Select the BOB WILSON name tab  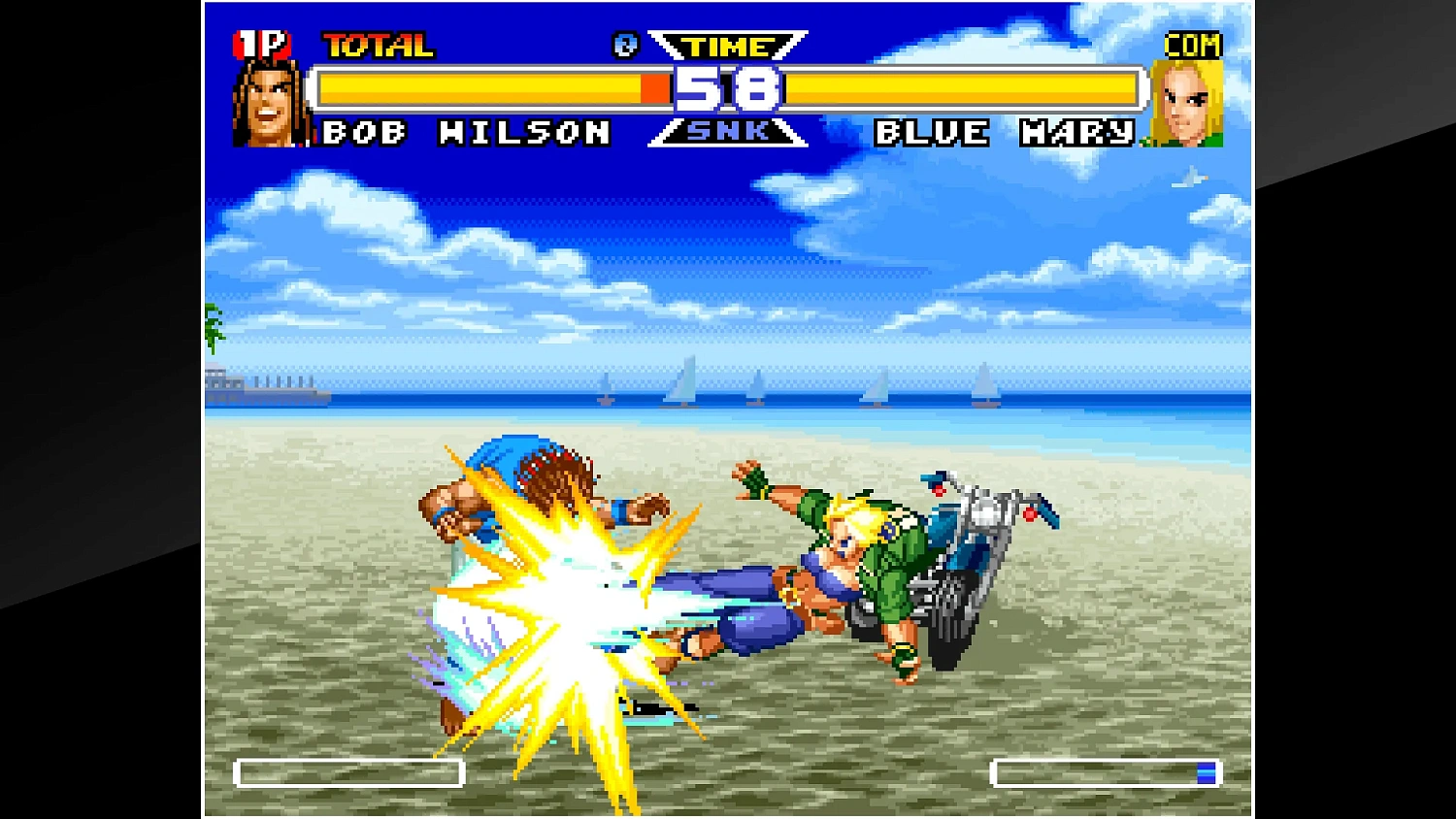coord(464,134)
